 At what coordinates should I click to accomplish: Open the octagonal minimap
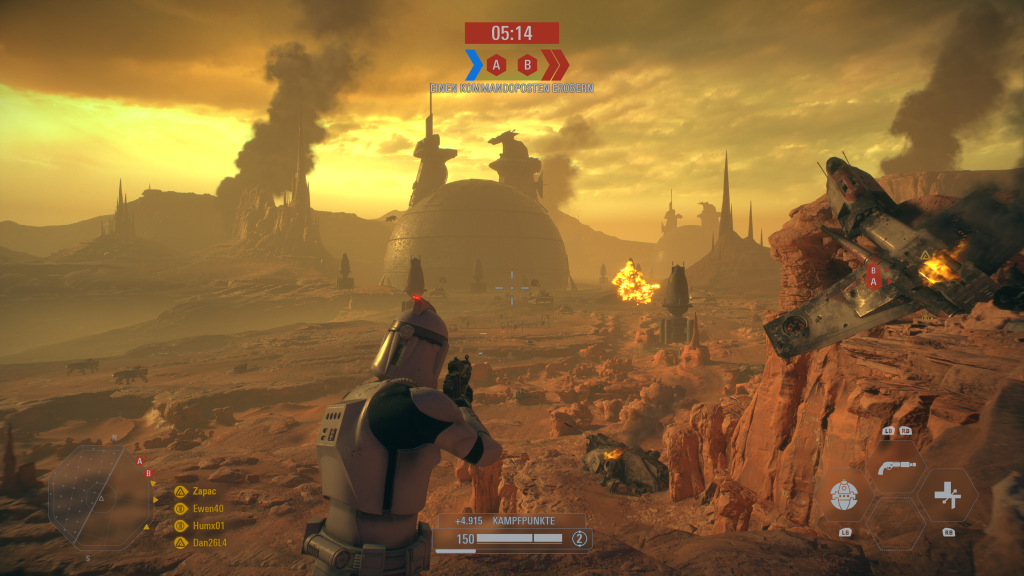(x=100, y=496)
